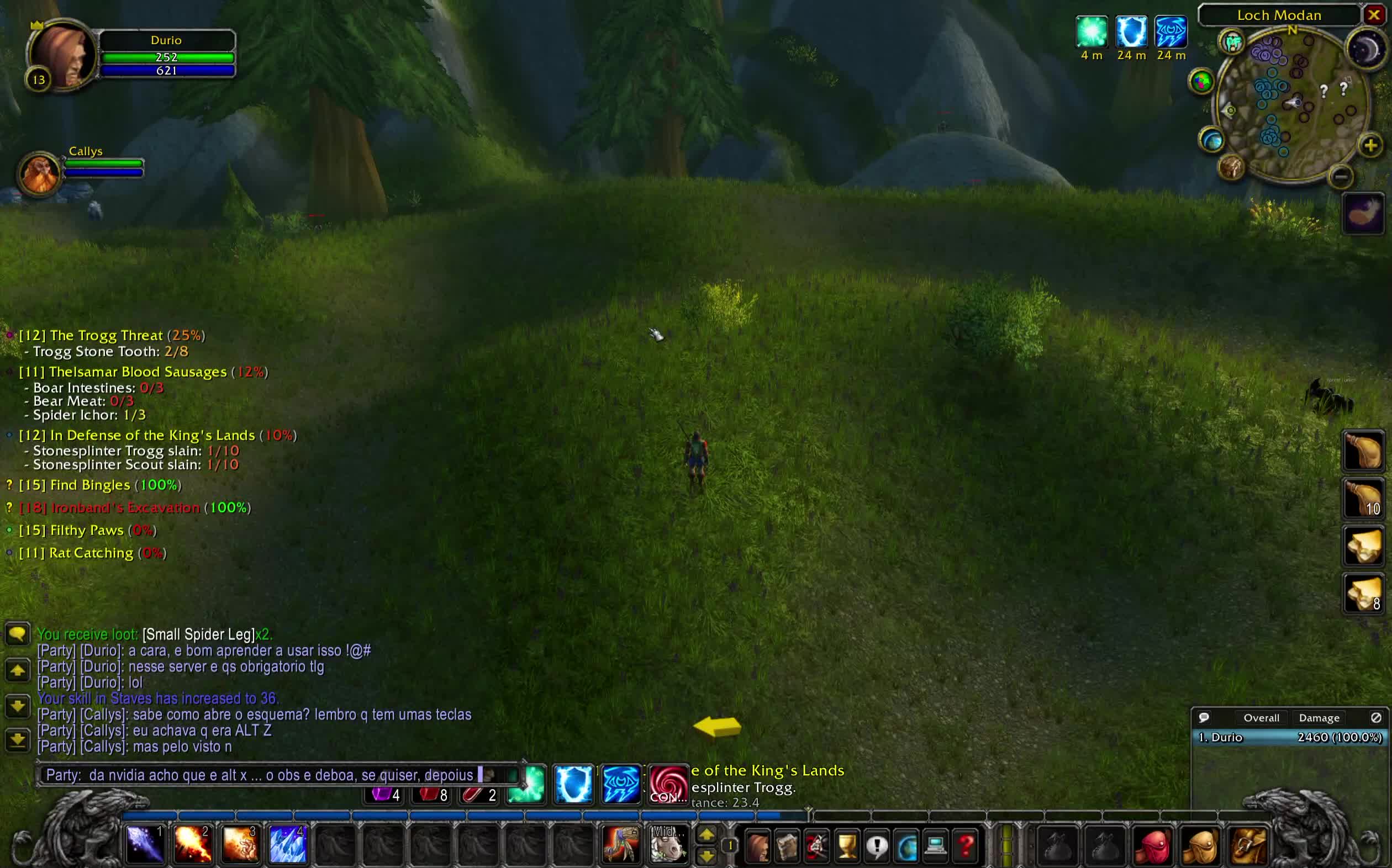The image size is (1392, 868).
Task: Open the red question mark help button
Action: [966, 845]
